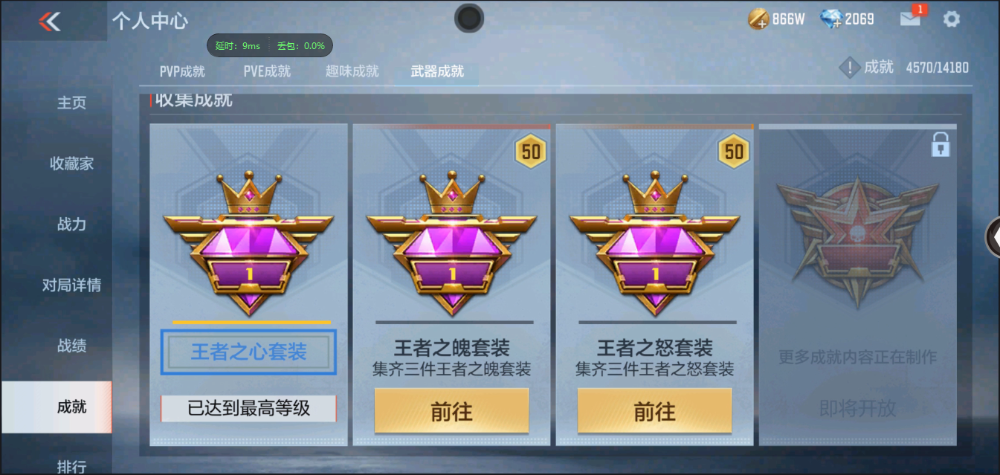1000x475 pixels.
Task: Click 前往 under 王者之怒套装
Action: click(655, 411)
